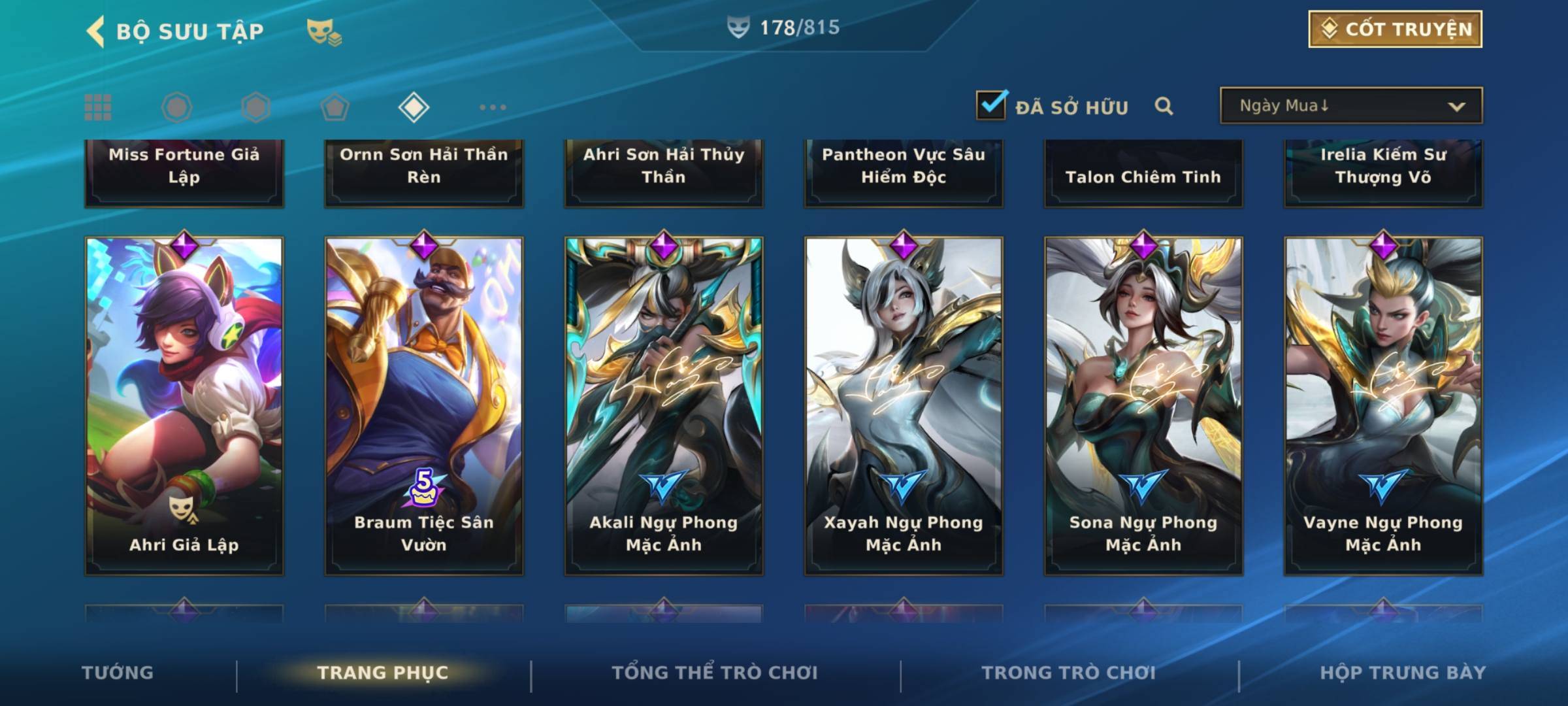This screenshot has height=706, width=1568.
Task: Select the Talon Chiêm Tinh skin card
Action: pyautogui.click(x=1143, y=173)
